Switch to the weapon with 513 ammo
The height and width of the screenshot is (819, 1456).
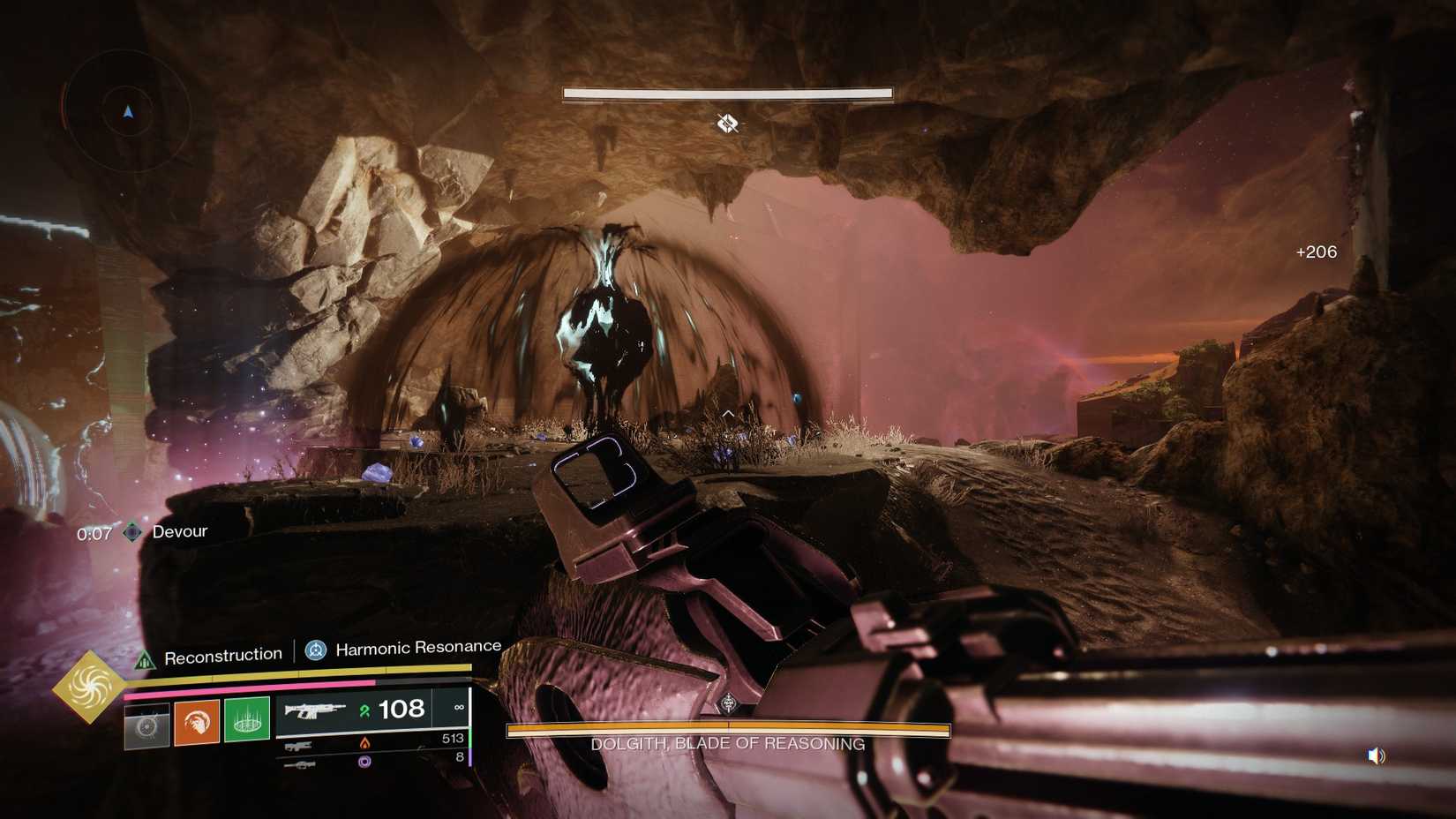pos(300,747)
